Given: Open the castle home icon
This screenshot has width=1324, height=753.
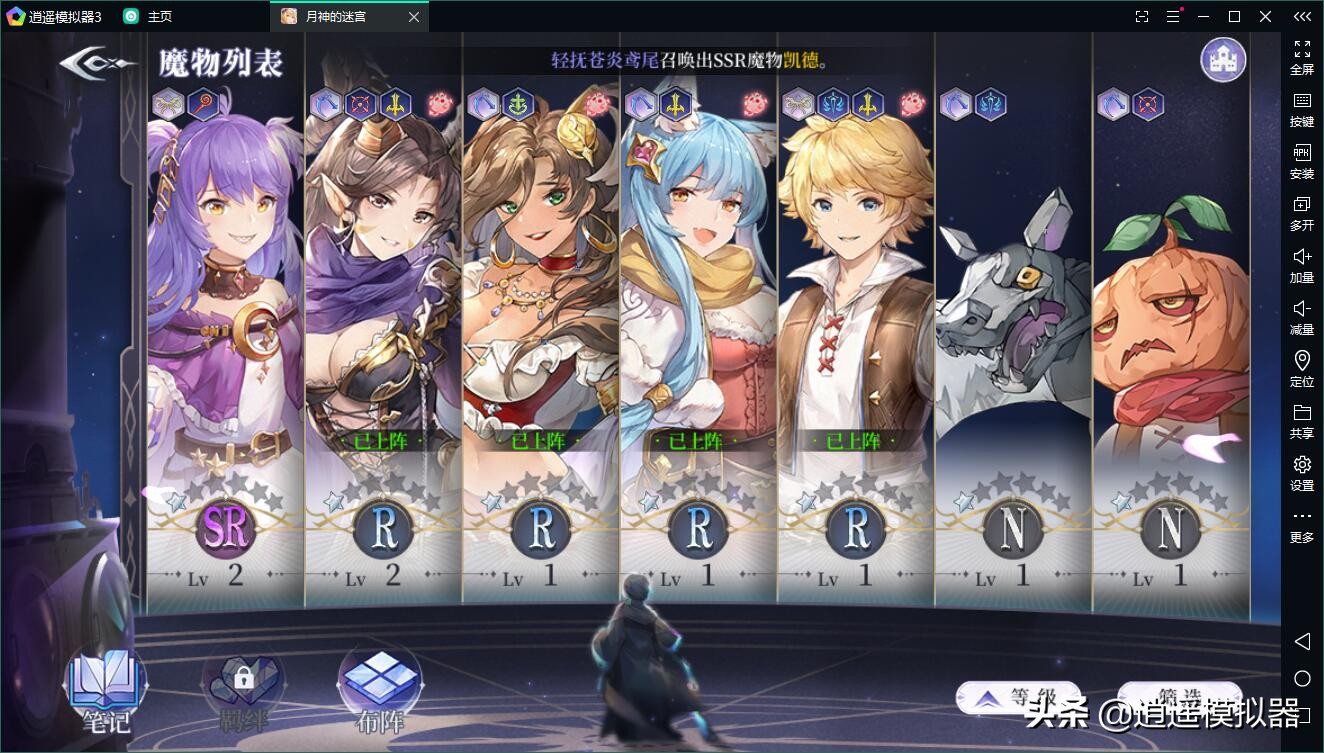Looking at the screenshot, I should click(1222, 60).
